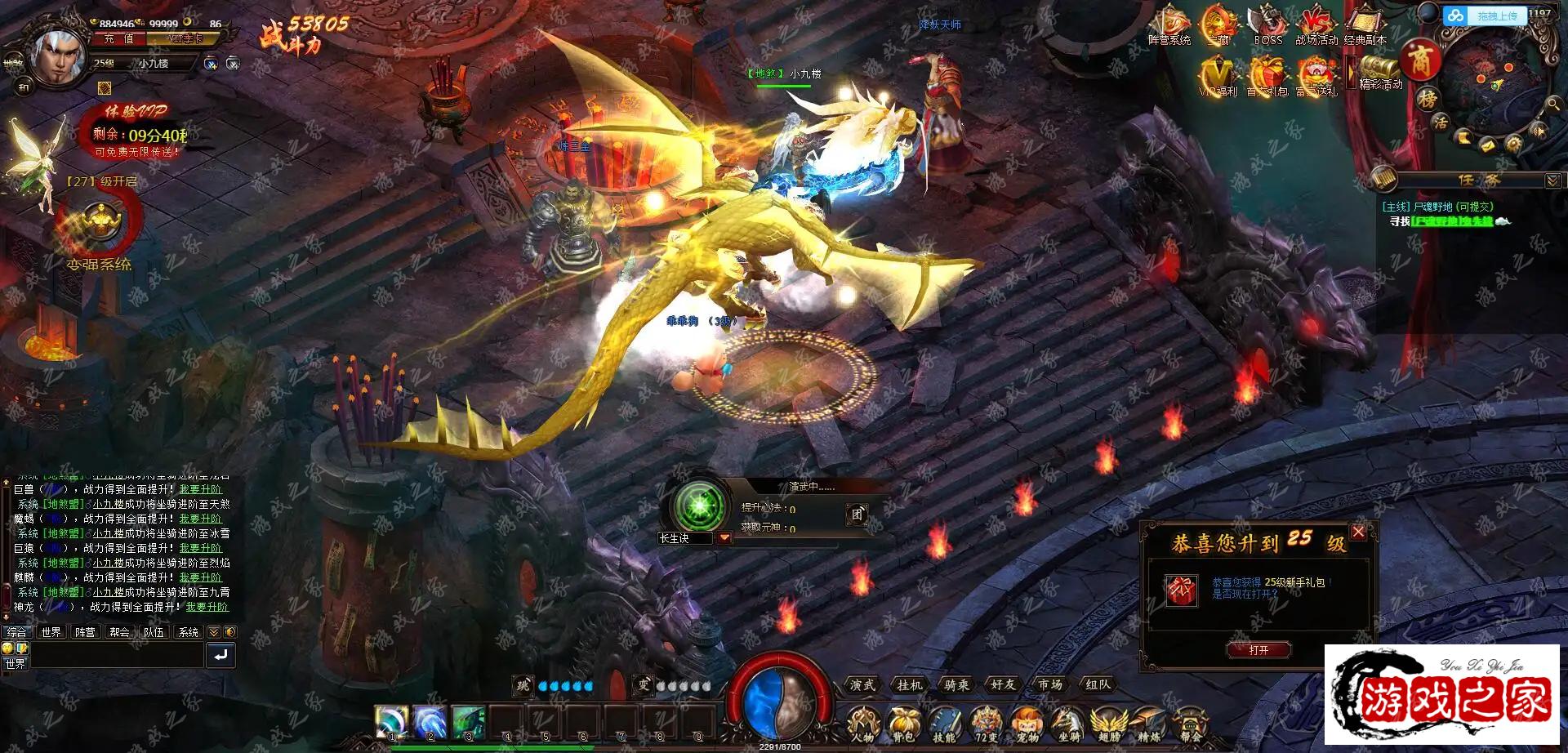The height and width of the screenshot is (753, 1568).
Task: Click the chat message input box
Action: tap(116, 656)
